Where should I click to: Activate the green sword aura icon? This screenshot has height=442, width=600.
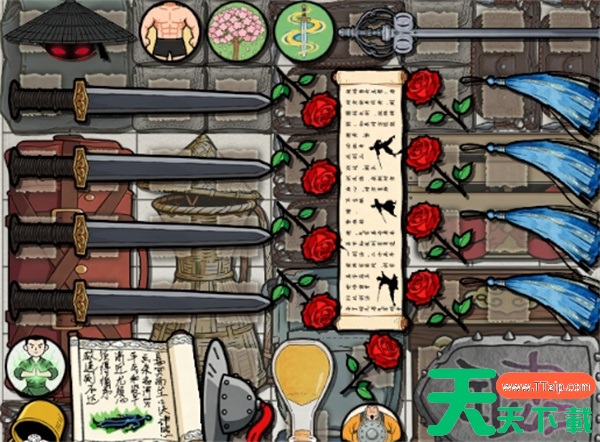[x=304, y=29]
